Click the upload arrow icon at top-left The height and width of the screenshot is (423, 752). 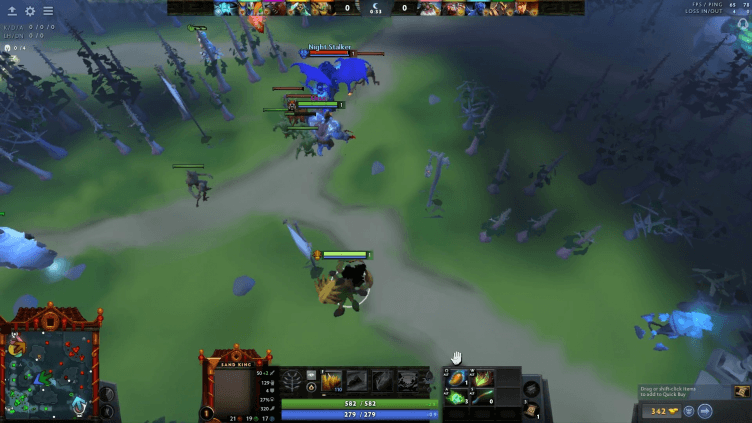12,11
